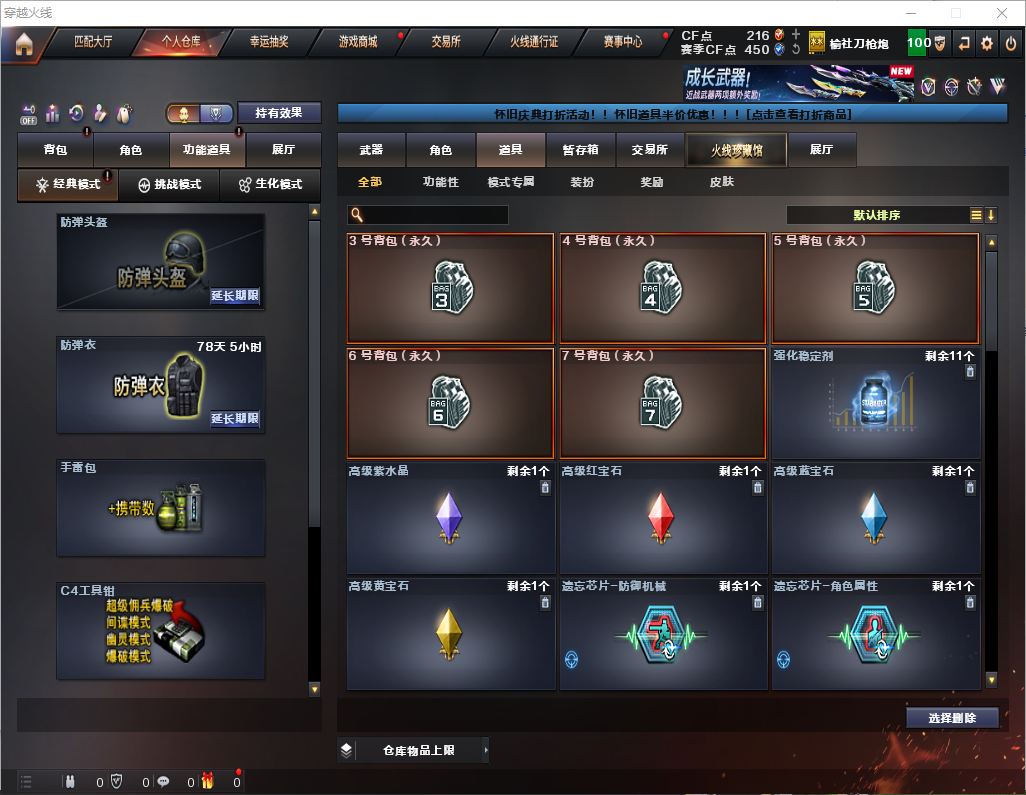Screen dimensions: 1026x795
Task: Switch to the 暂存箱 storage tab
Action: pos(580,150)
